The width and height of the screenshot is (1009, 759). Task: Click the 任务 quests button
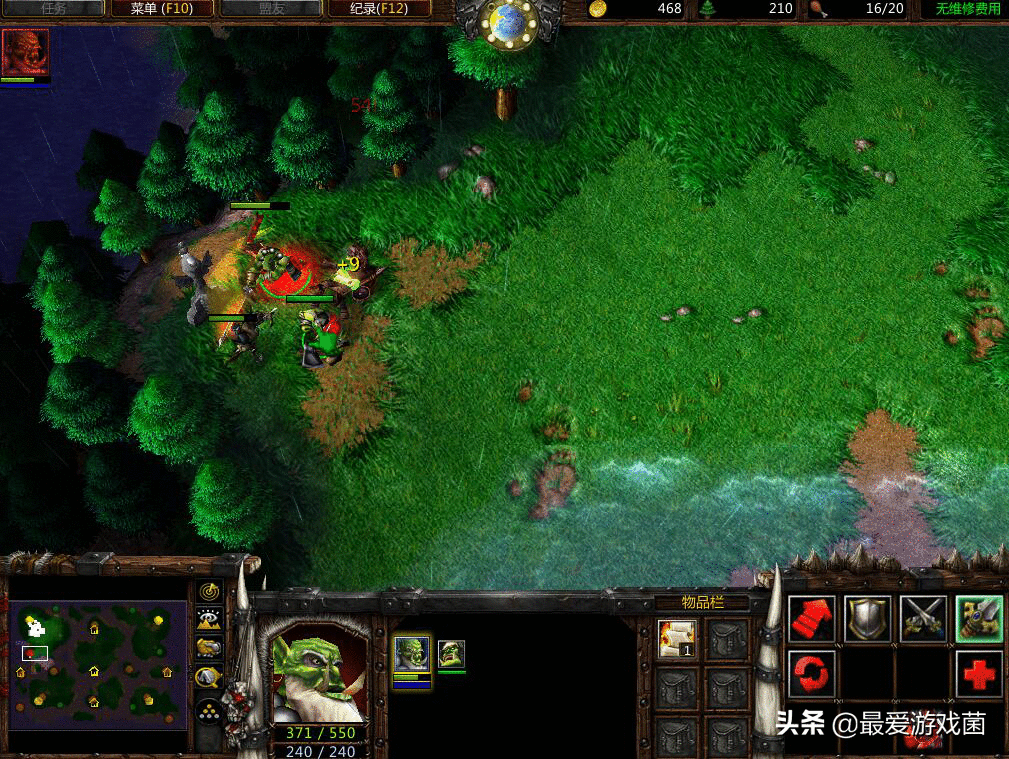[x=56, y=9]
